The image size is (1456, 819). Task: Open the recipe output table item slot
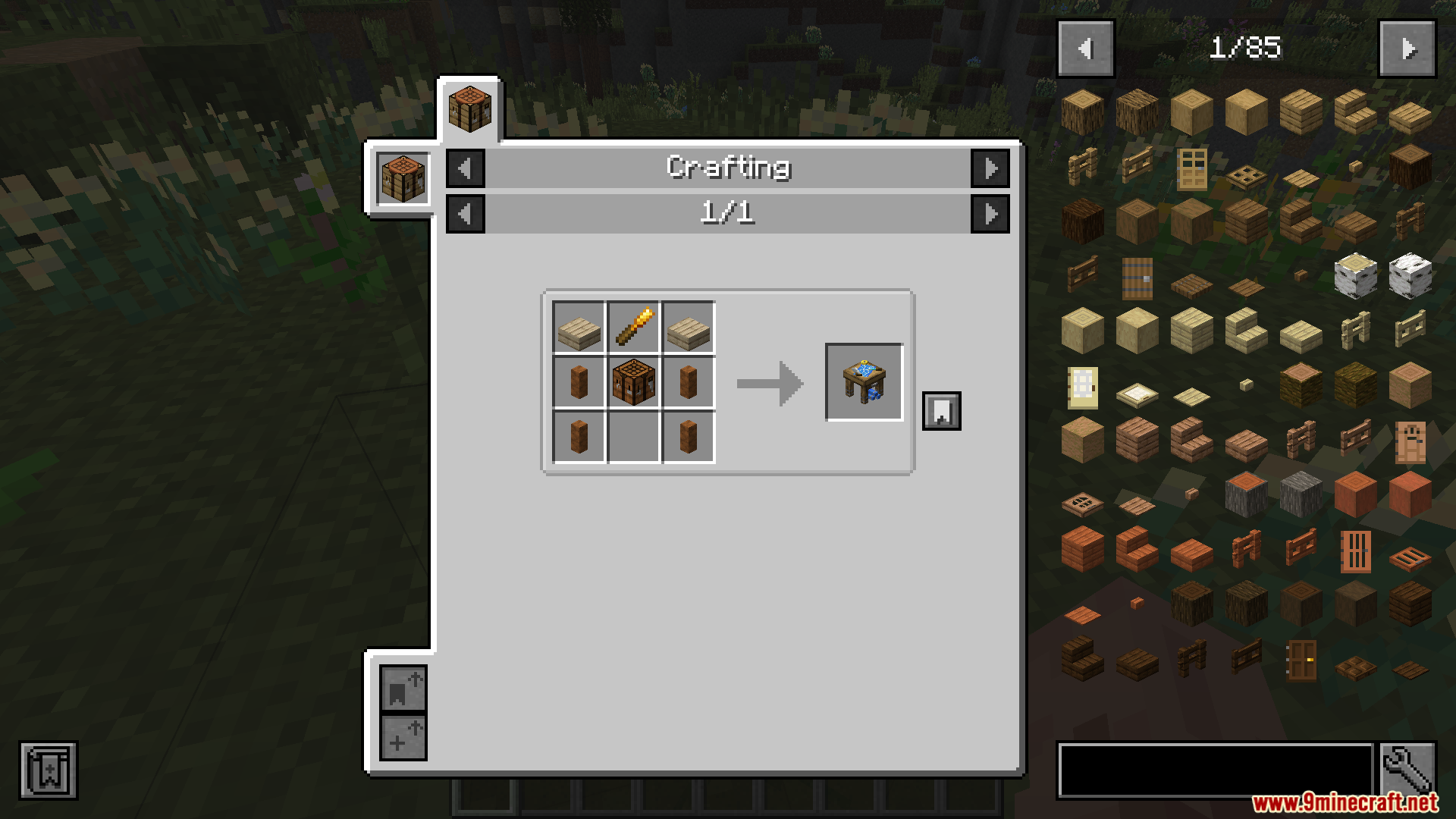click(864, 381)
